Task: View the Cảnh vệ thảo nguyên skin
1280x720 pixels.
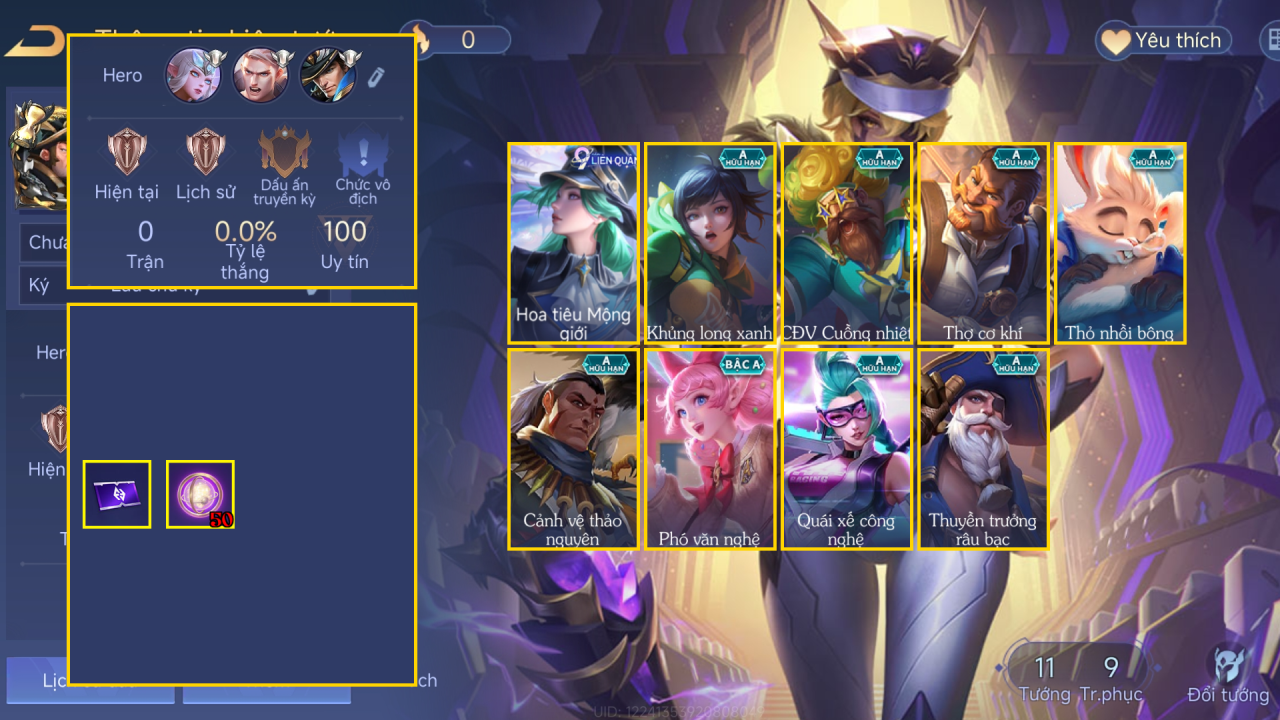Action: 573,449
